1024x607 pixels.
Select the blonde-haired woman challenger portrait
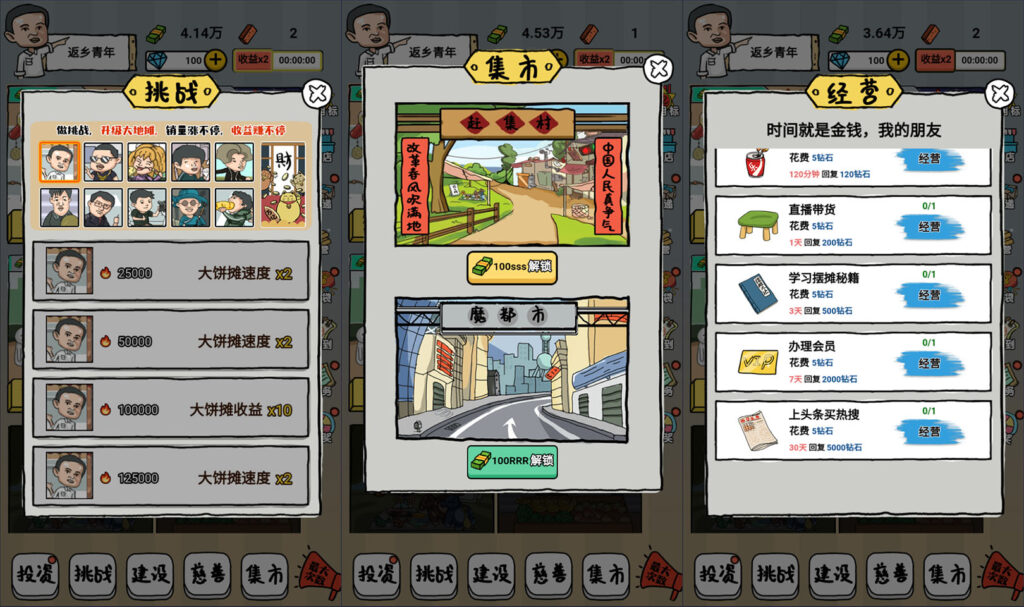[x=146, y=162]
